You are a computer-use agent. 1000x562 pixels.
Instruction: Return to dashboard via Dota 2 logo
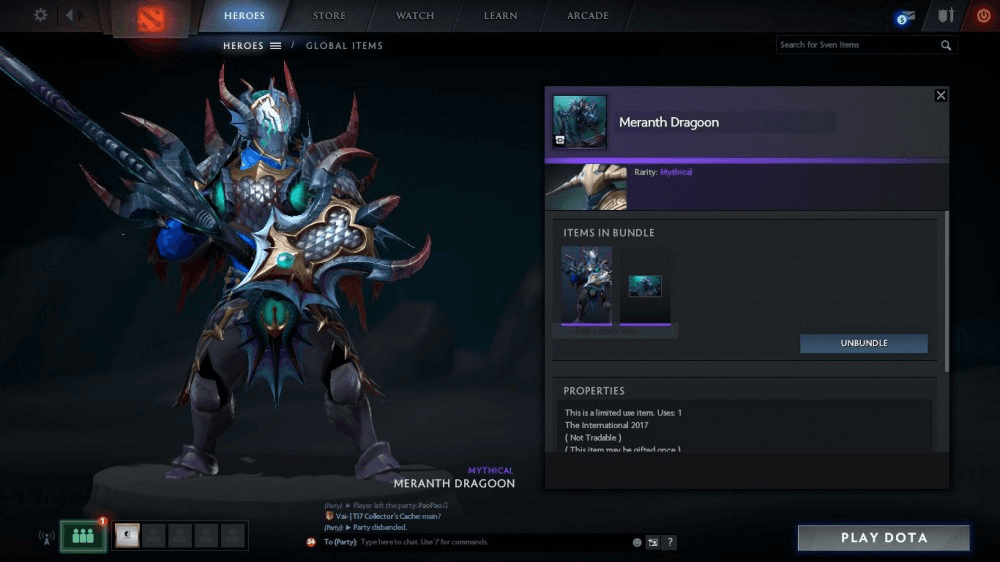click(151, 19)
